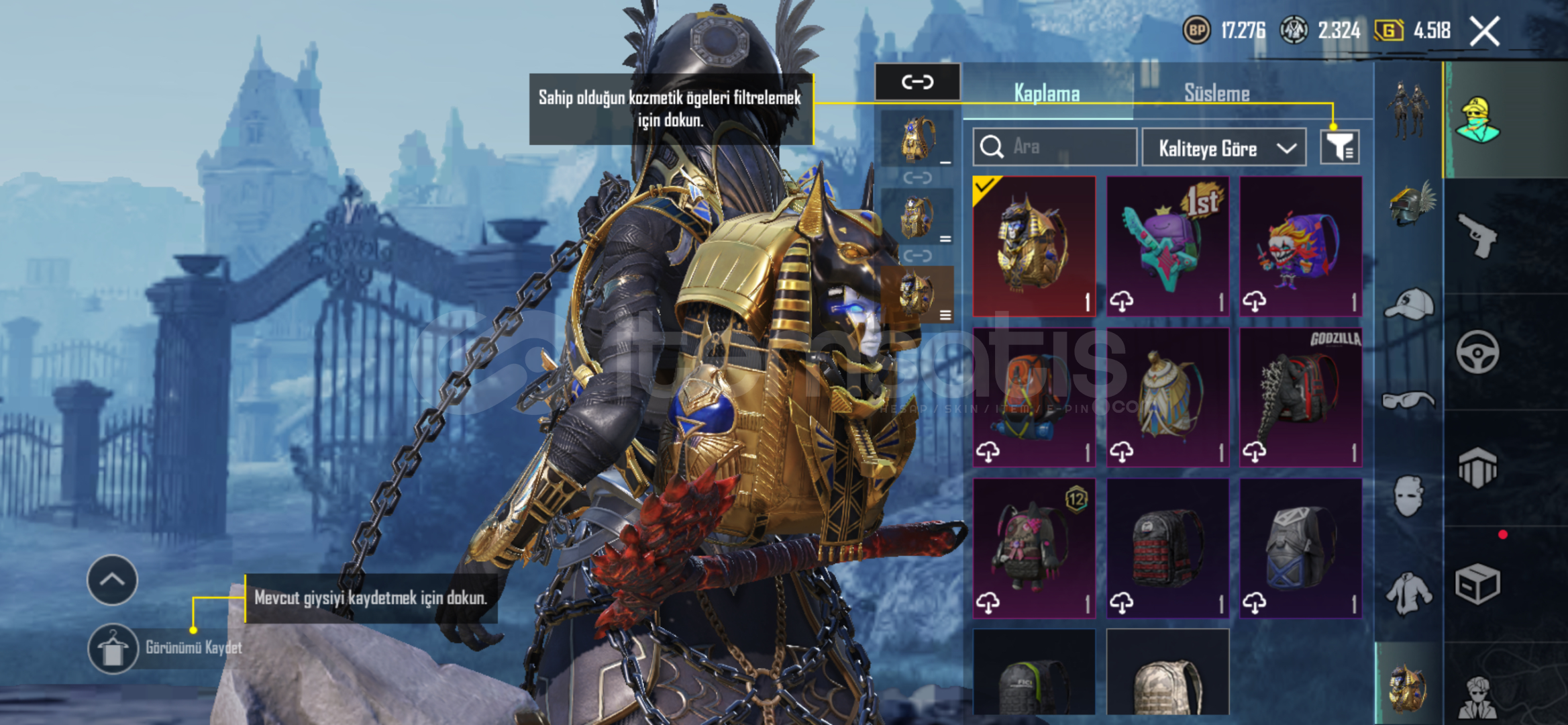This screenshot has height=725, width=1568.
Task: Choose the golden vase backpack skin
Action: [1167, 397]
